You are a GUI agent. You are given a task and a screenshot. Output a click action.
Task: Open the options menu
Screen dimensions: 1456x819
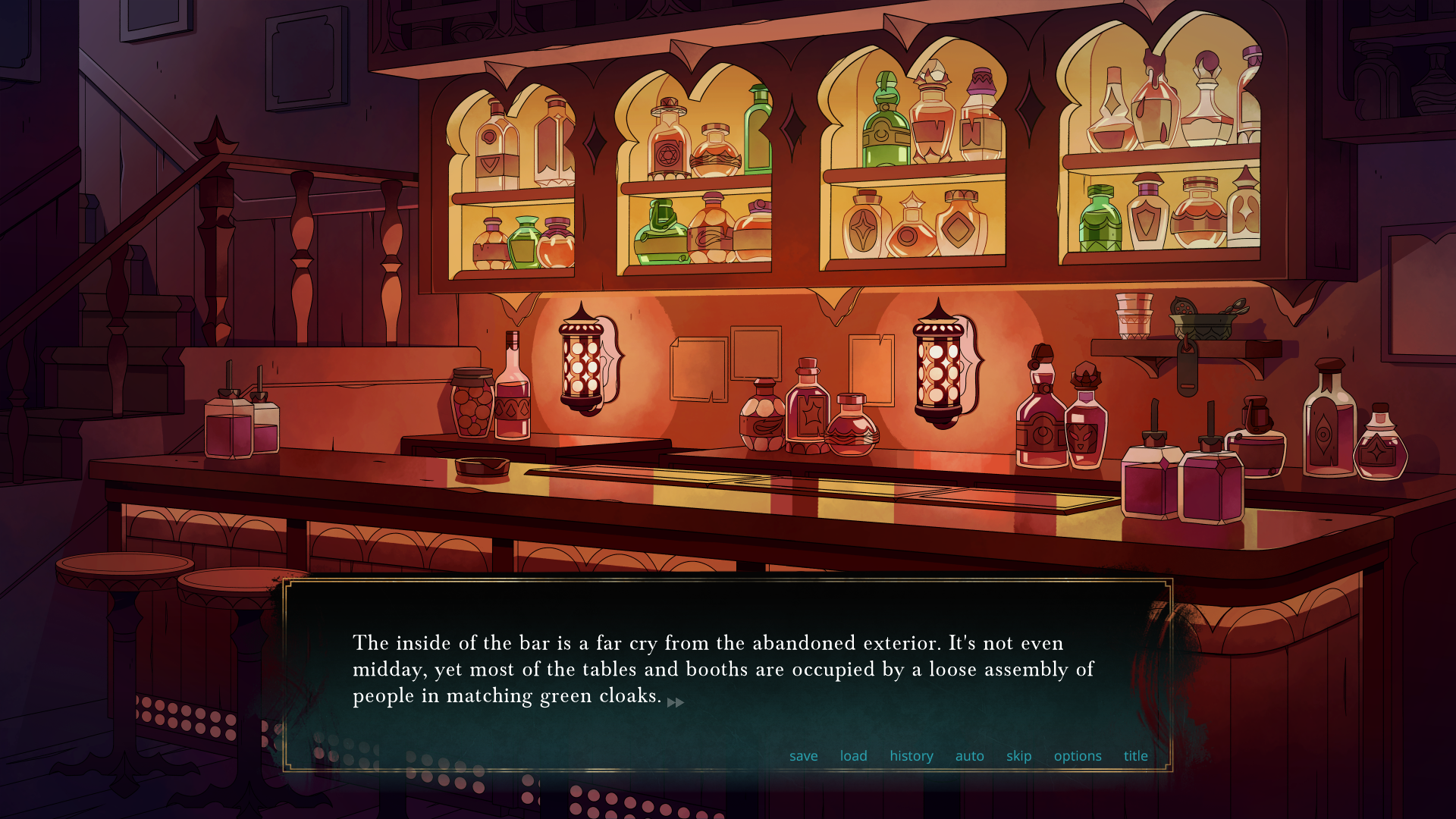pos(1077,756)
